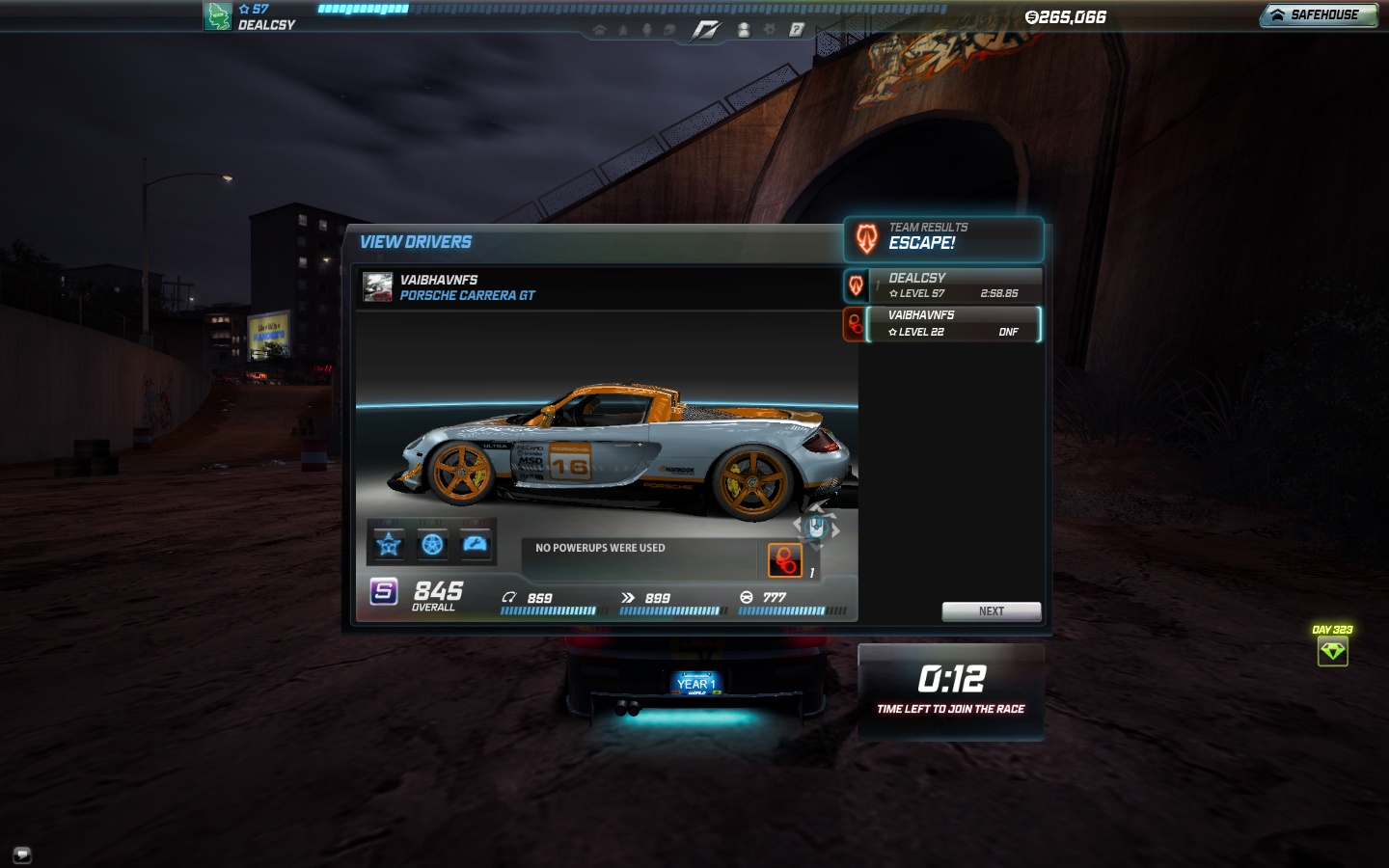This screenshot has width=1389, height=868.
Task: Click the Porsche Carrera GT thumbnail
Action: tap(377, 287)
